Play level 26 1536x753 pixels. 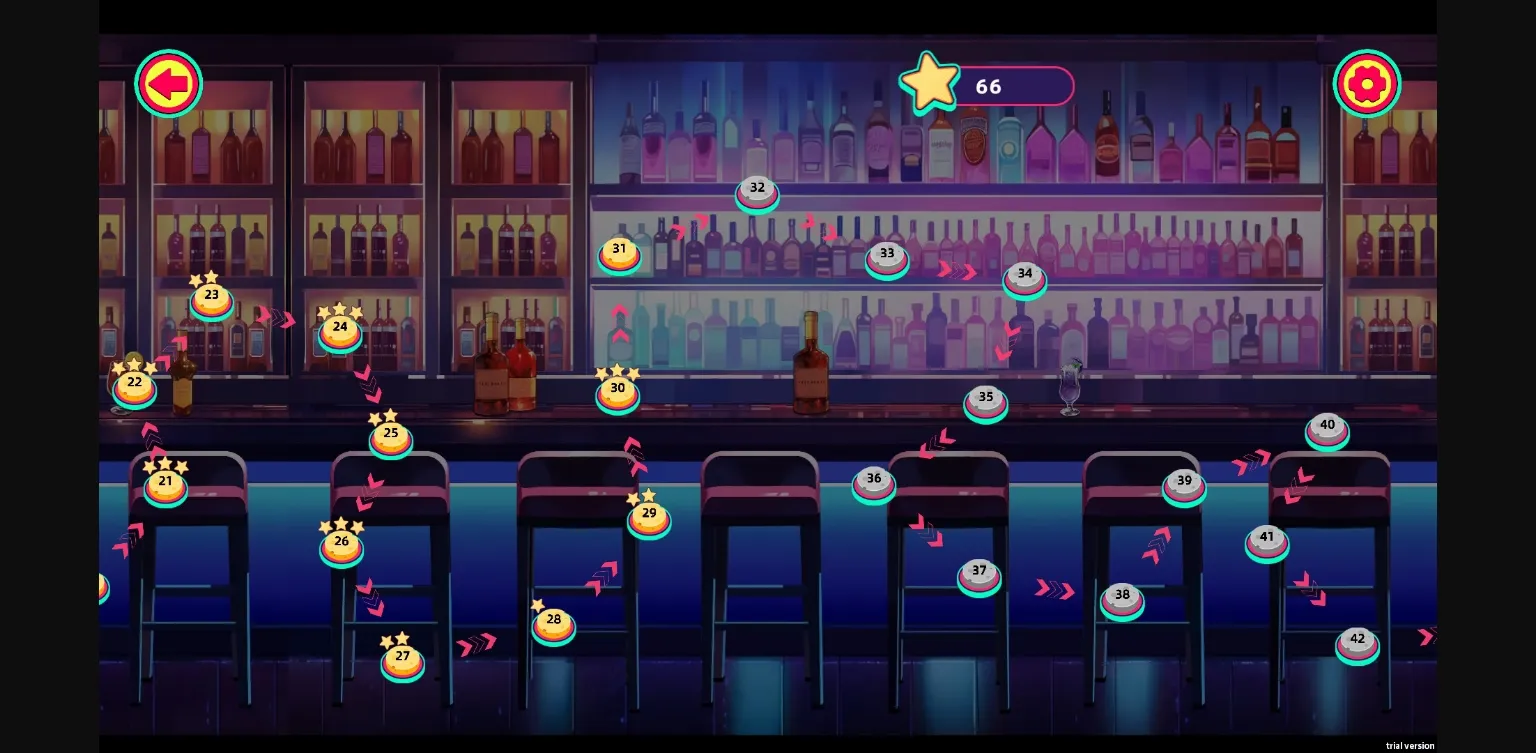click(342, 546)
